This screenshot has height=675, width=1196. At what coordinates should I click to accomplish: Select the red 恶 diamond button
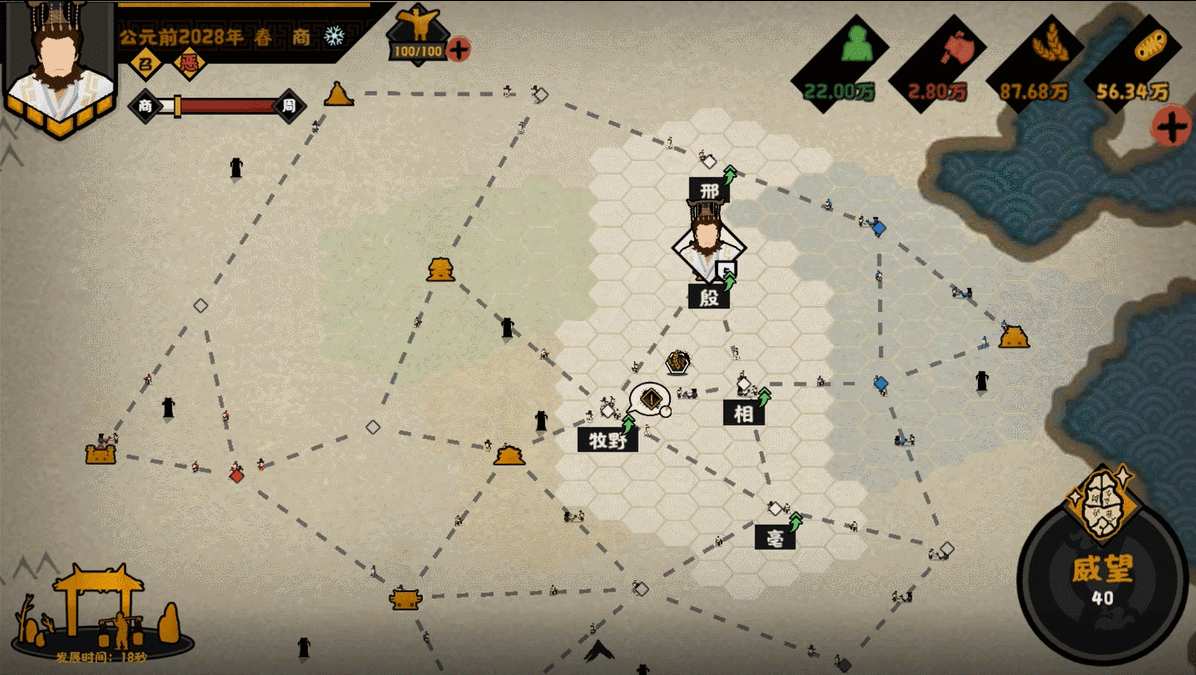coord(188,64)
